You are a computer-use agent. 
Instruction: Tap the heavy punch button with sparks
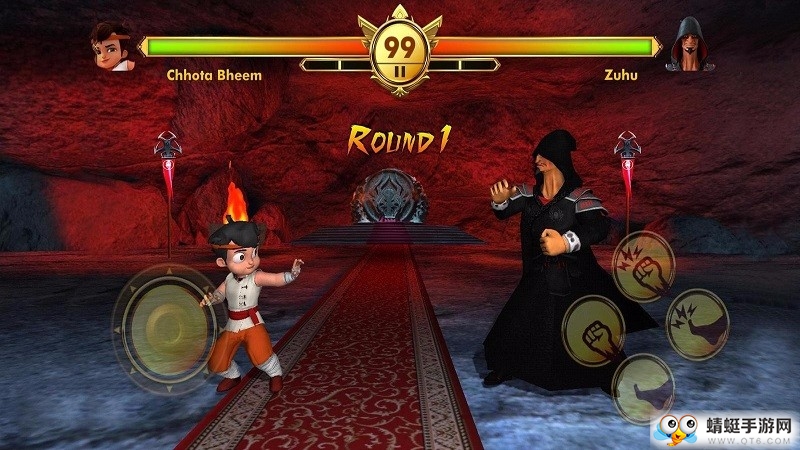tap(643, 265)
